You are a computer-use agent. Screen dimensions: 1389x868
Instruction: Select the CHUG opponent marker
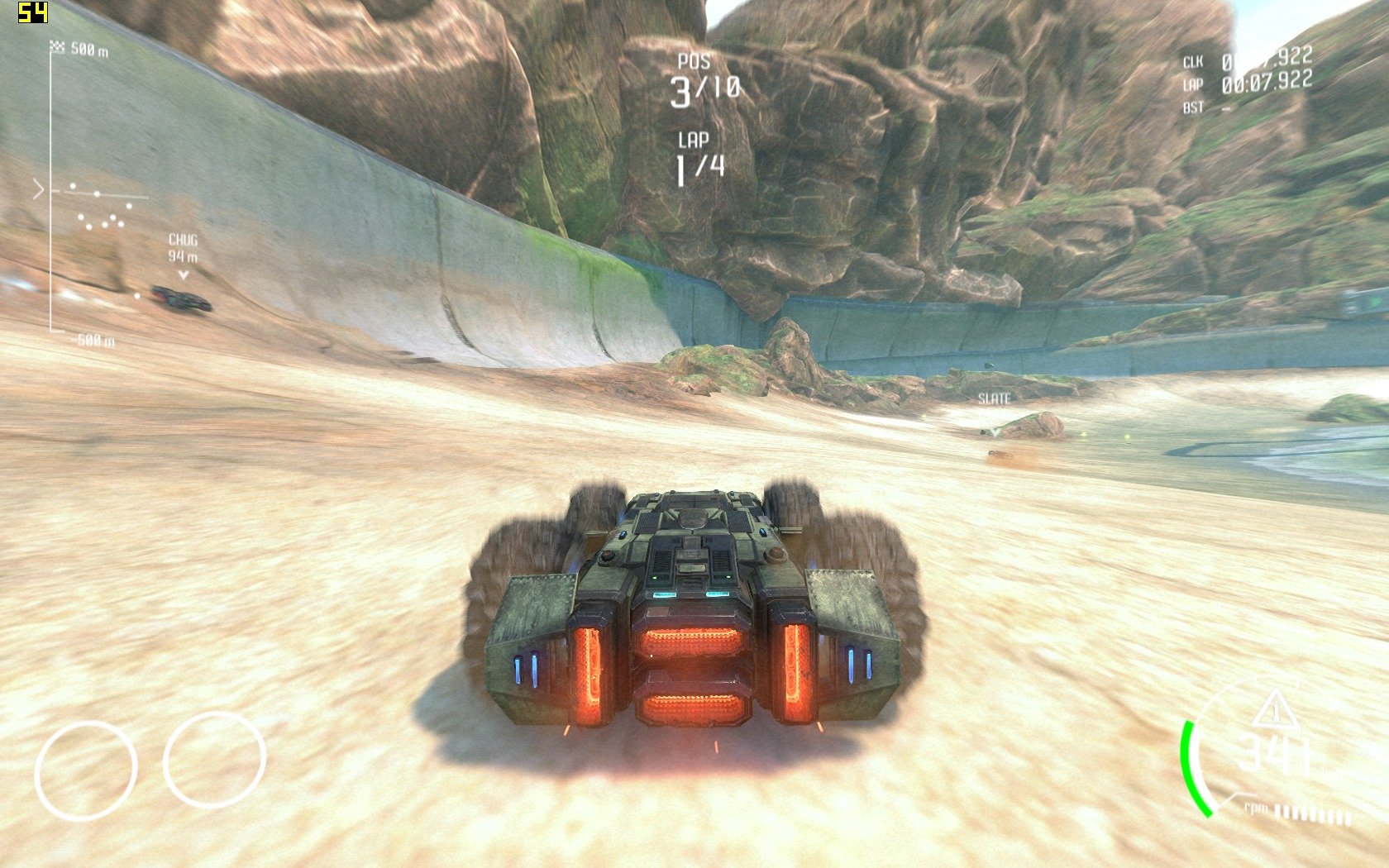point(183,248)
